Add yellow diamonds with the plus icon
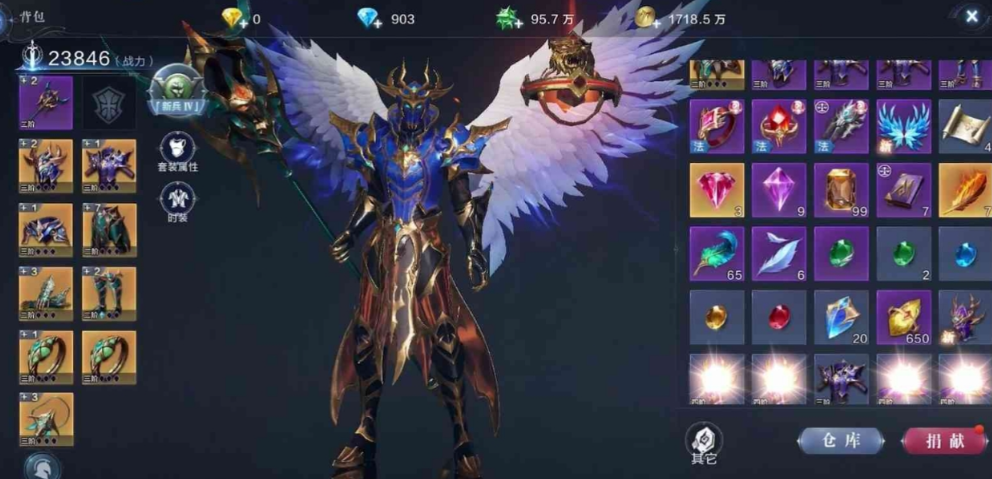This screenshot has width=992, height=479. 234,19
